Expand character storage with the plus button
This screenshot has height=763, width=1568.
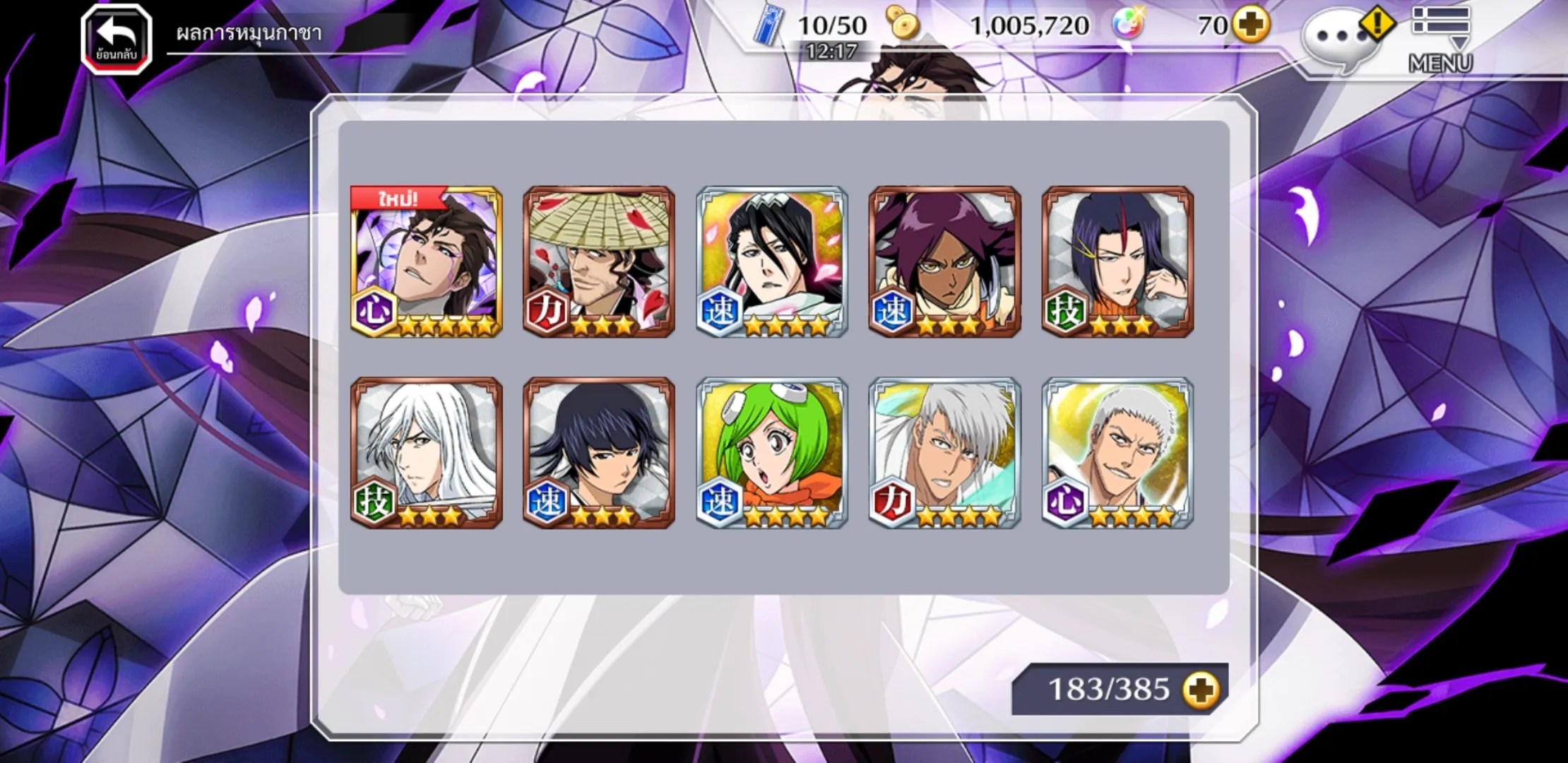[x=1201, y=690]
